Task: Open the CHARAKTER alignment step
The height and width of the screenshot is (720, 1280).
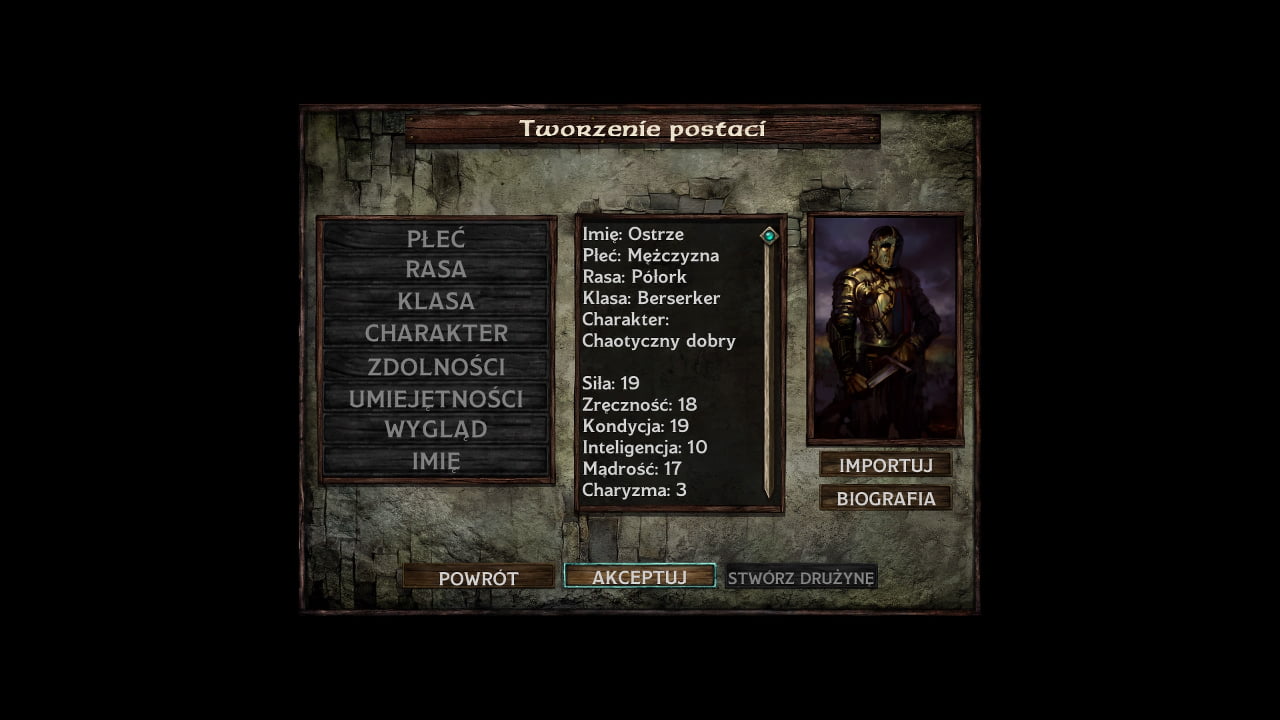Action: pyautogui.click(x=436, y=333)
